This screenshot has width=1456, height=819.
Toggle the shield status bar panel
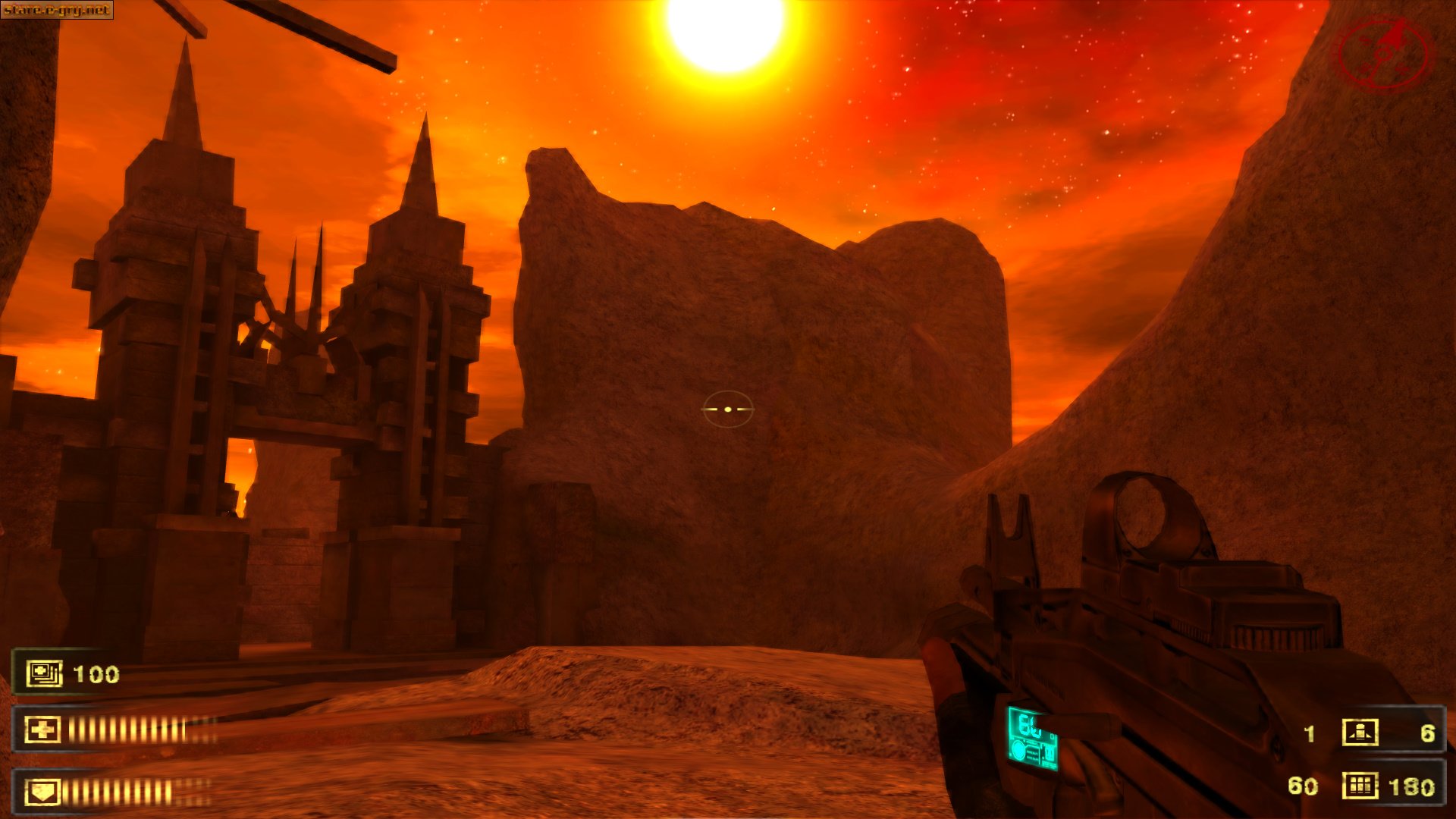point(114,792)
